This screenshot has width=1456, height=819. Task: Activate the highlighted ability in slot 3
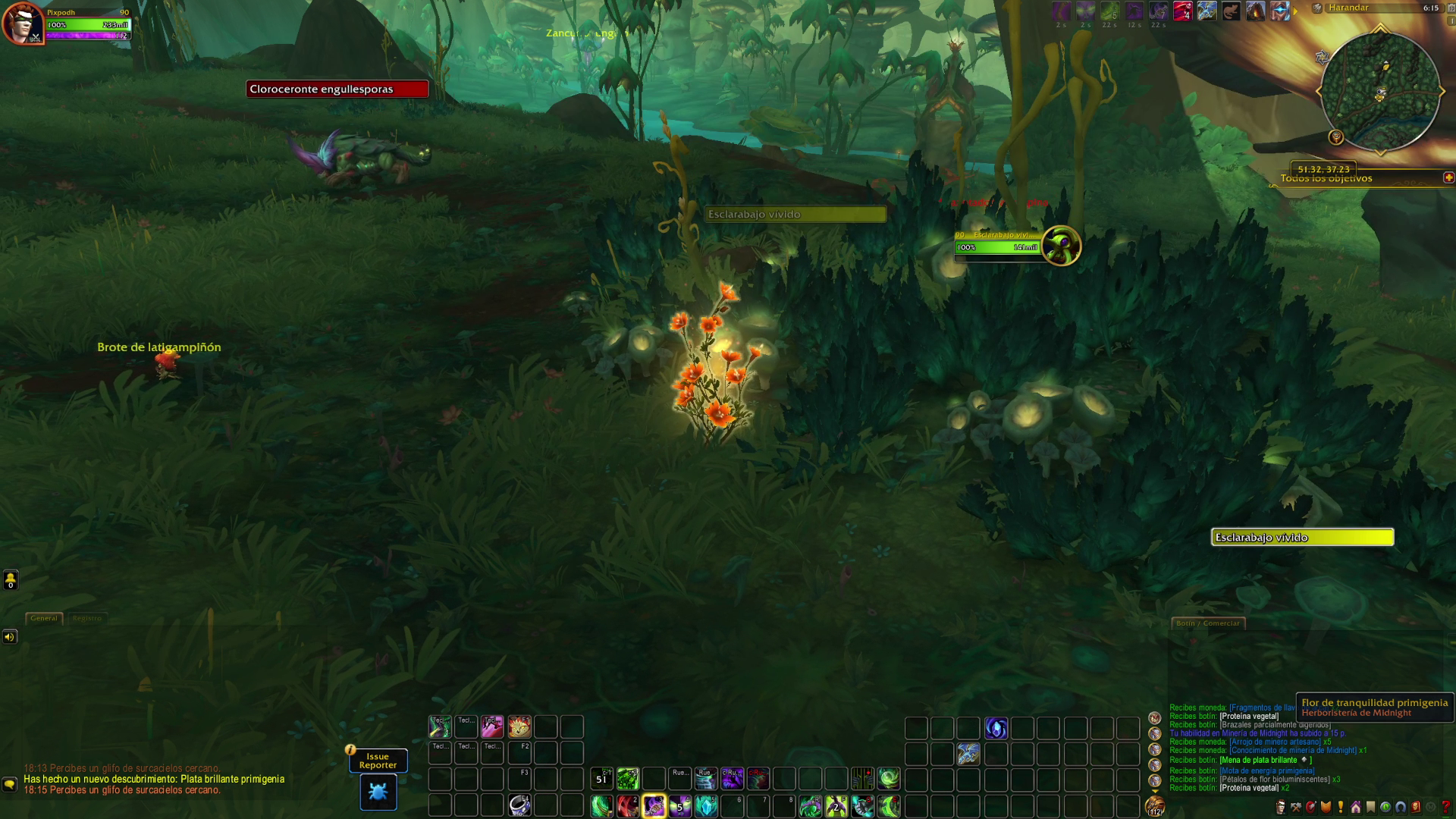pos(654,805)
